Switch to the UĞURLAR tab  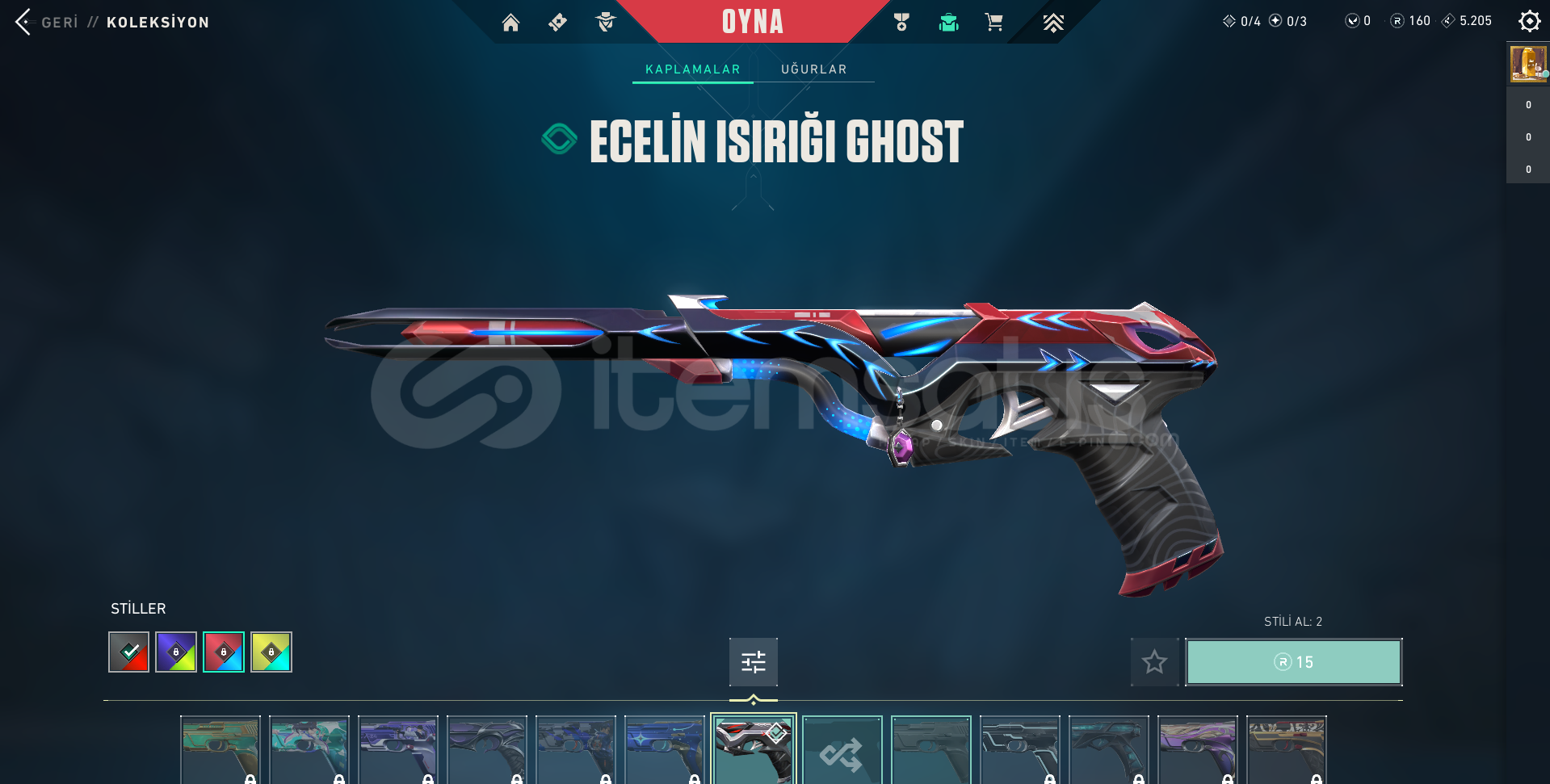click(x=813, y=69)
